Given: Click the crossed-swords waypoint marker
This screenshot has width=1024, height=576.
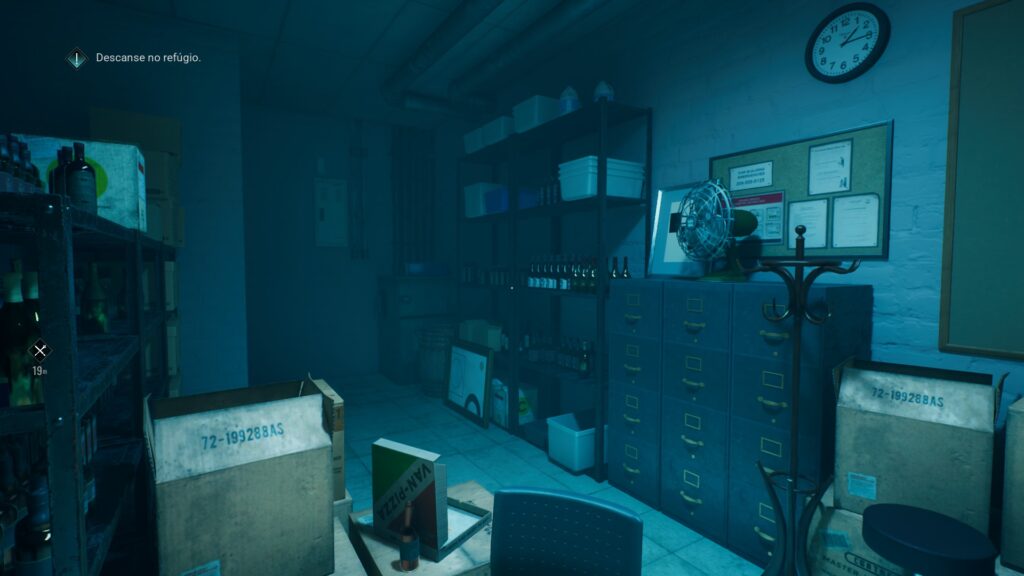Looking at the screenshot, I should [x=40, y=350].
